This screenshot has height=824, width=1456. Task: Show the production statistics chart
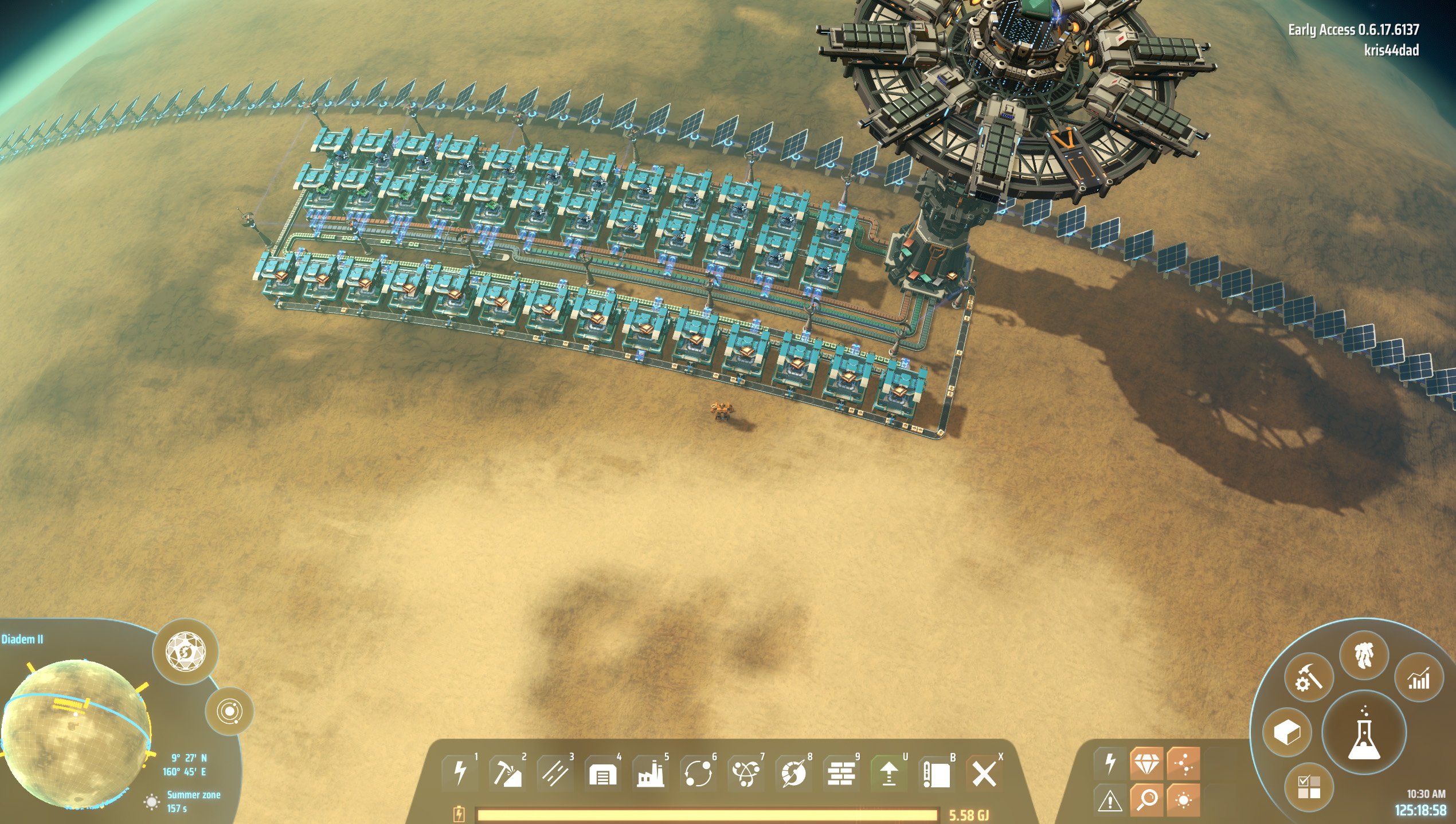click(x=1418, y=678)
